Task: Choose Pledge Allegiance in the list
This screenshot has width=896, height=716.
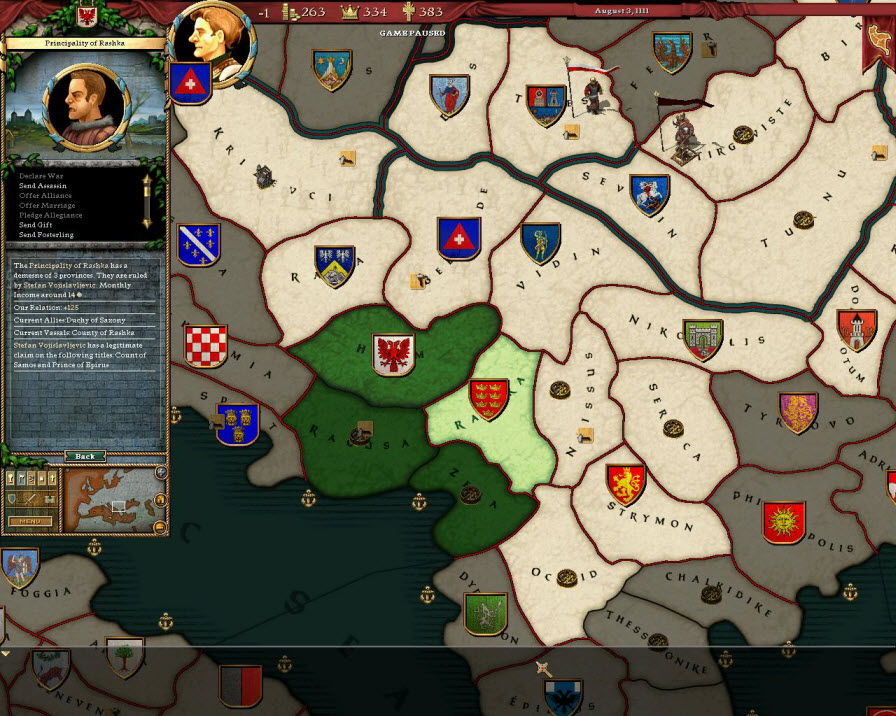Action: coord(51,215)
